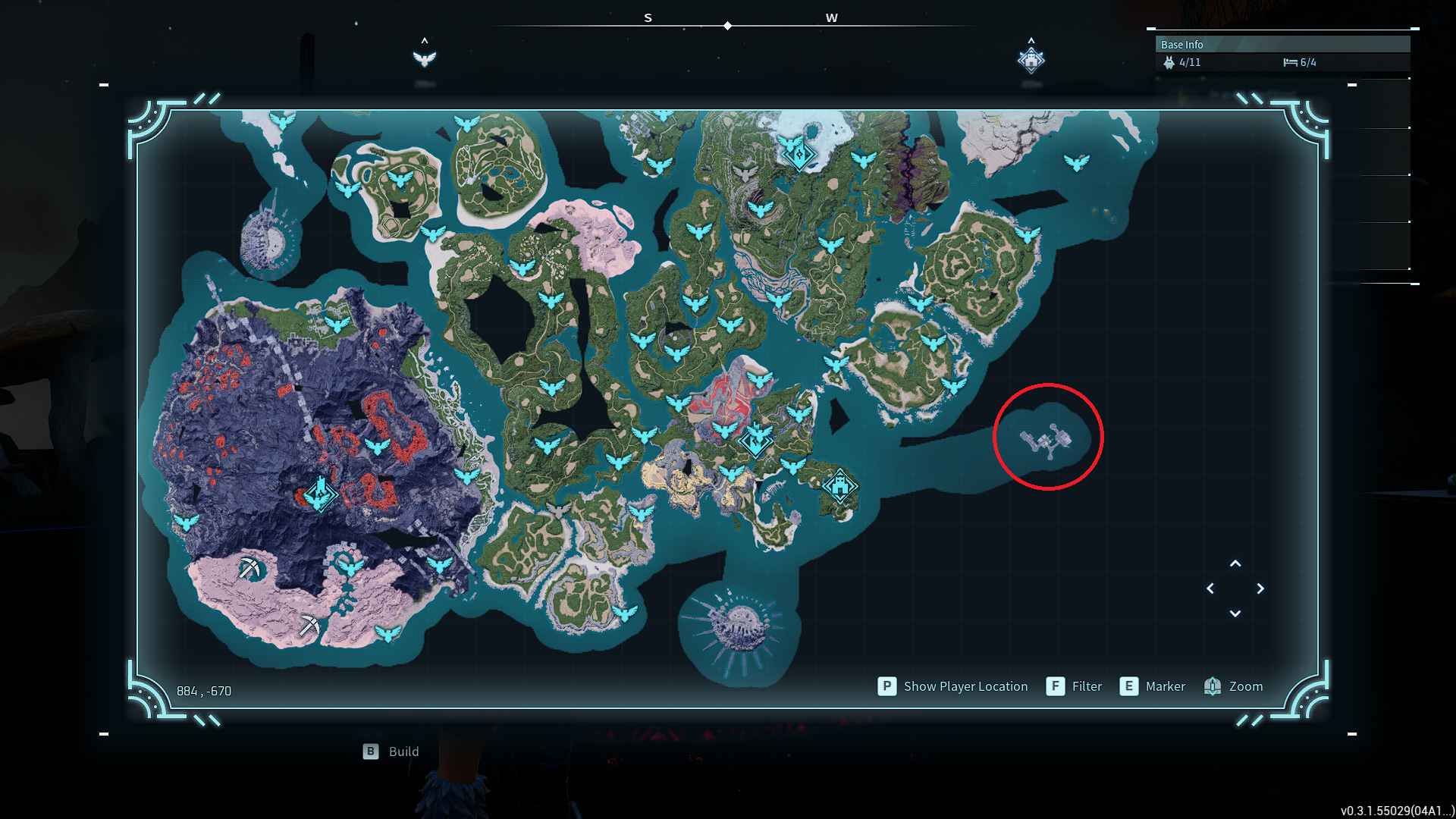
Task: Select the second pickaxe icon in the pink lowlands
Action: (x=310, y=626)
